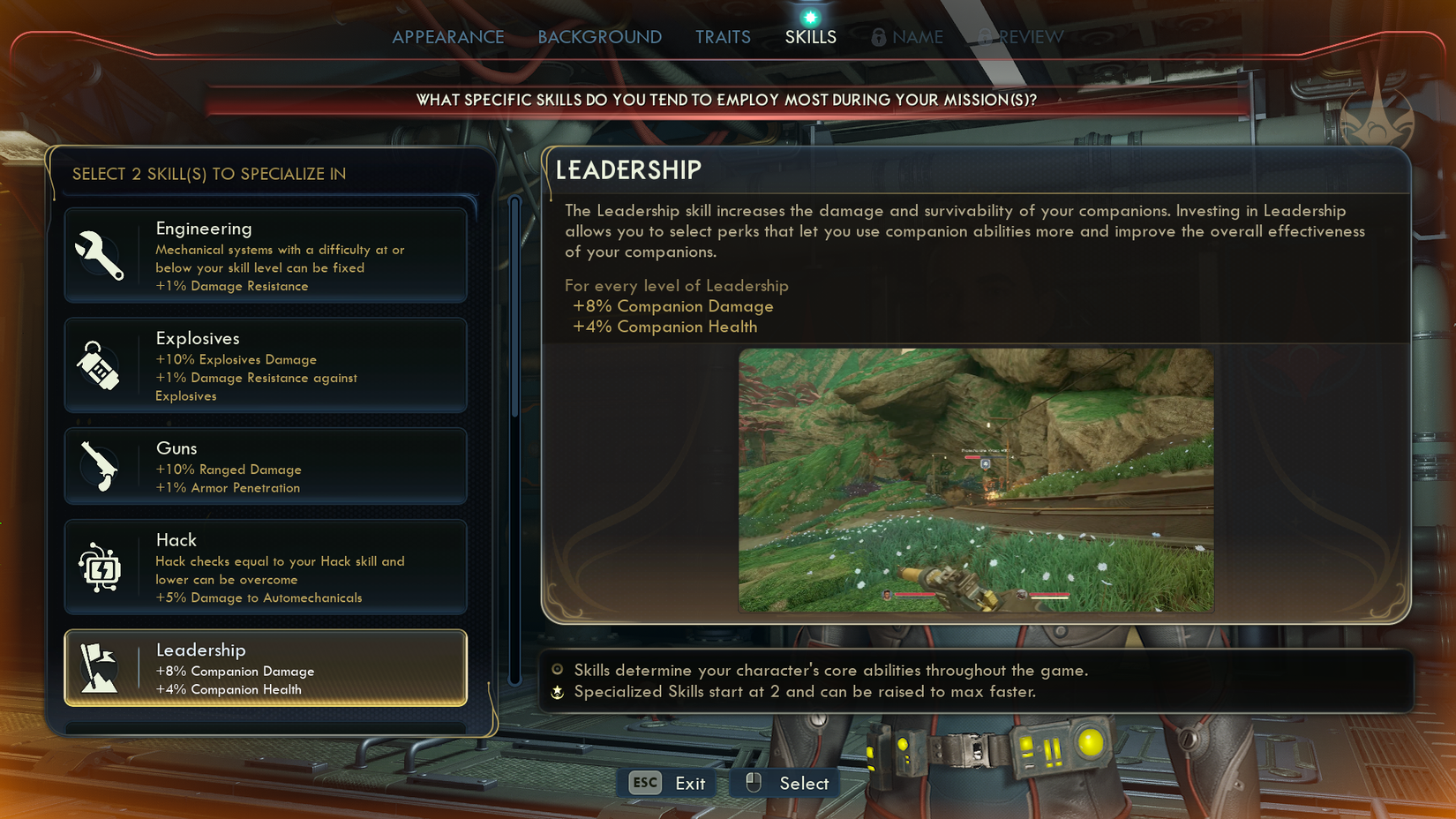Click the ESC key icon beside Exit
Screen dimensions: 1456x819
click(643, 783)
